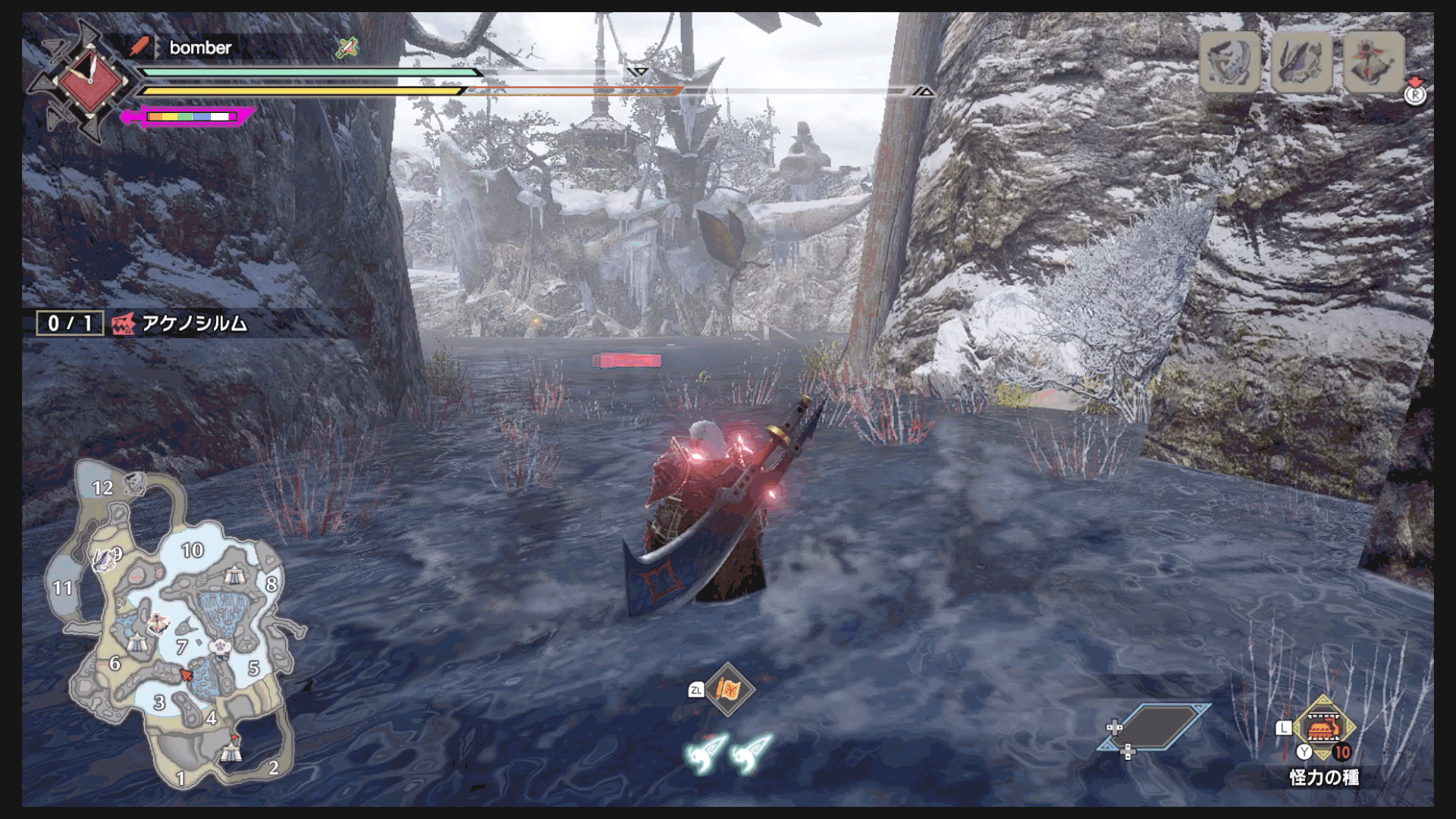Select the third monster icon with red umbrella crest

[x=1373, y=62]
